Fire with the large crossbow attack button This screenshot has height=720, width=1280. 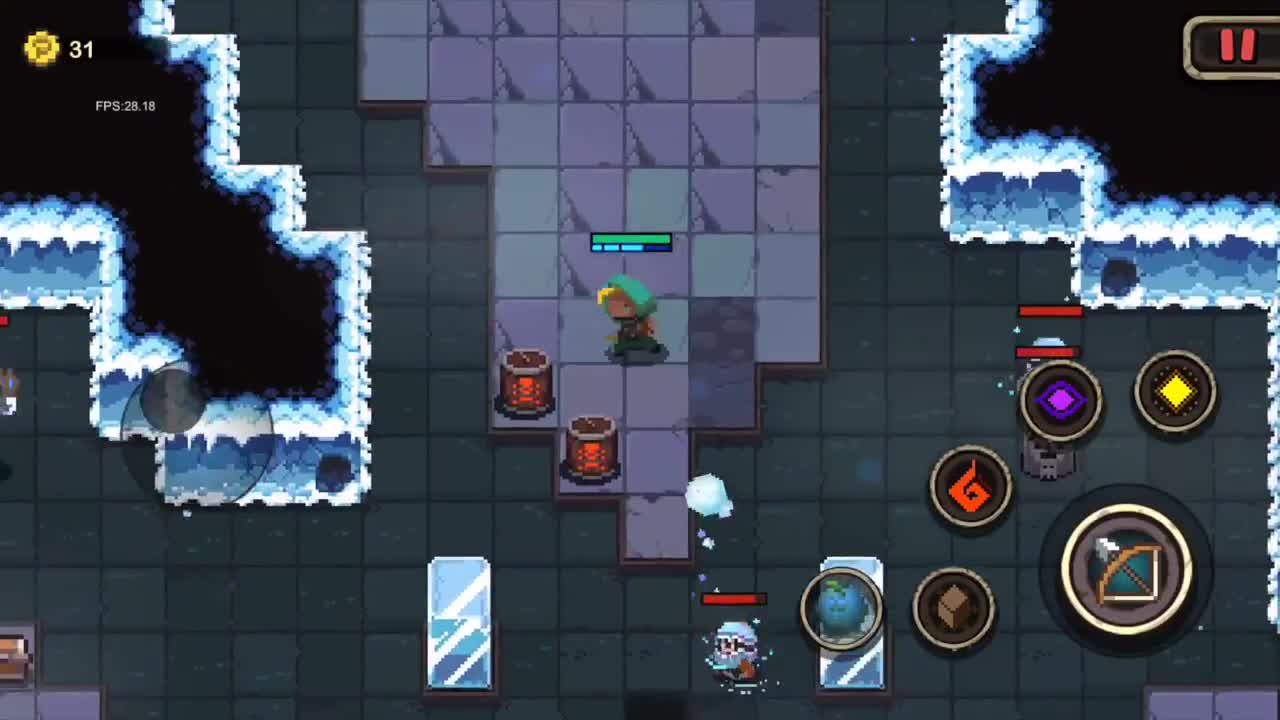[x=1128, y=570]
